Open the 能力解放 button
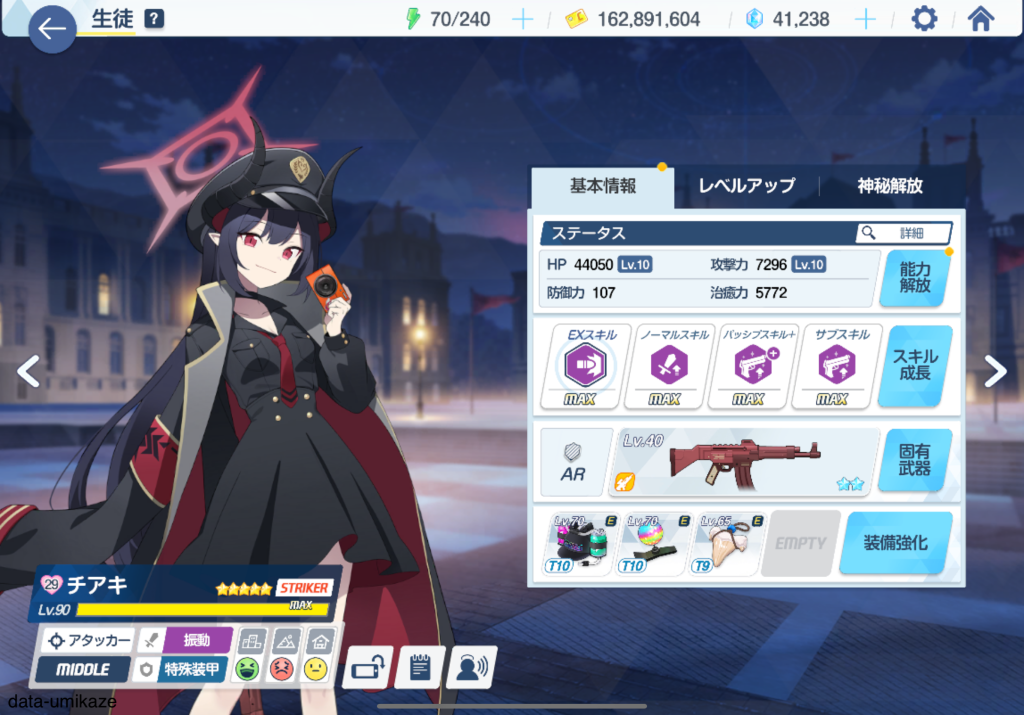The image size is (1024, 715). pyautogui.click(x=914, y=277)
